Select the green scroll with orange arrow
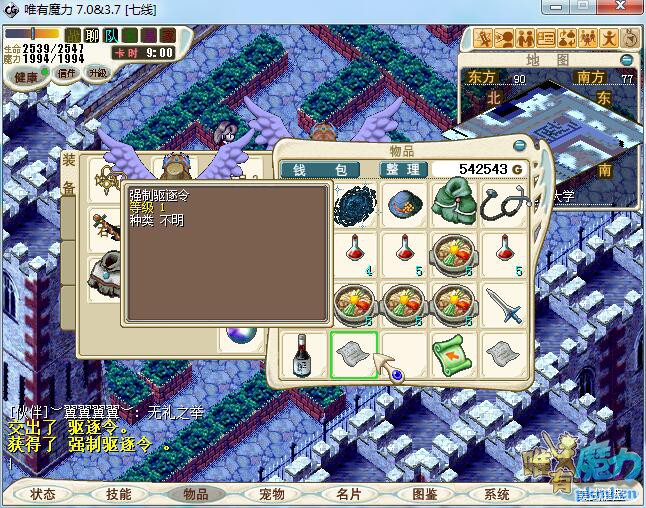Screen dimensions: 646x508 coord(453,354)
